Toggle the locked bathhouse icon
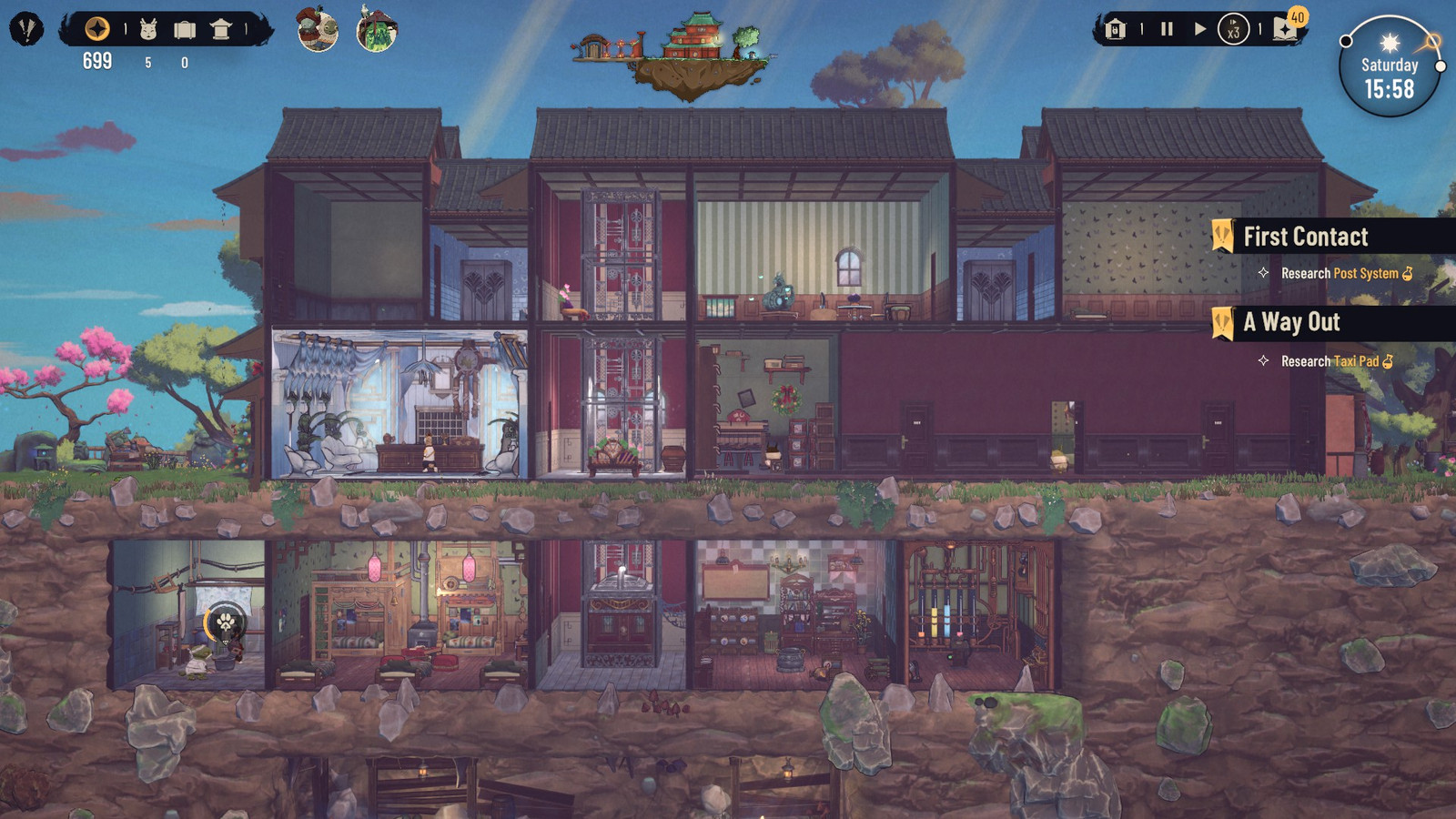The image size is (1456, 819). (1116, 30)
